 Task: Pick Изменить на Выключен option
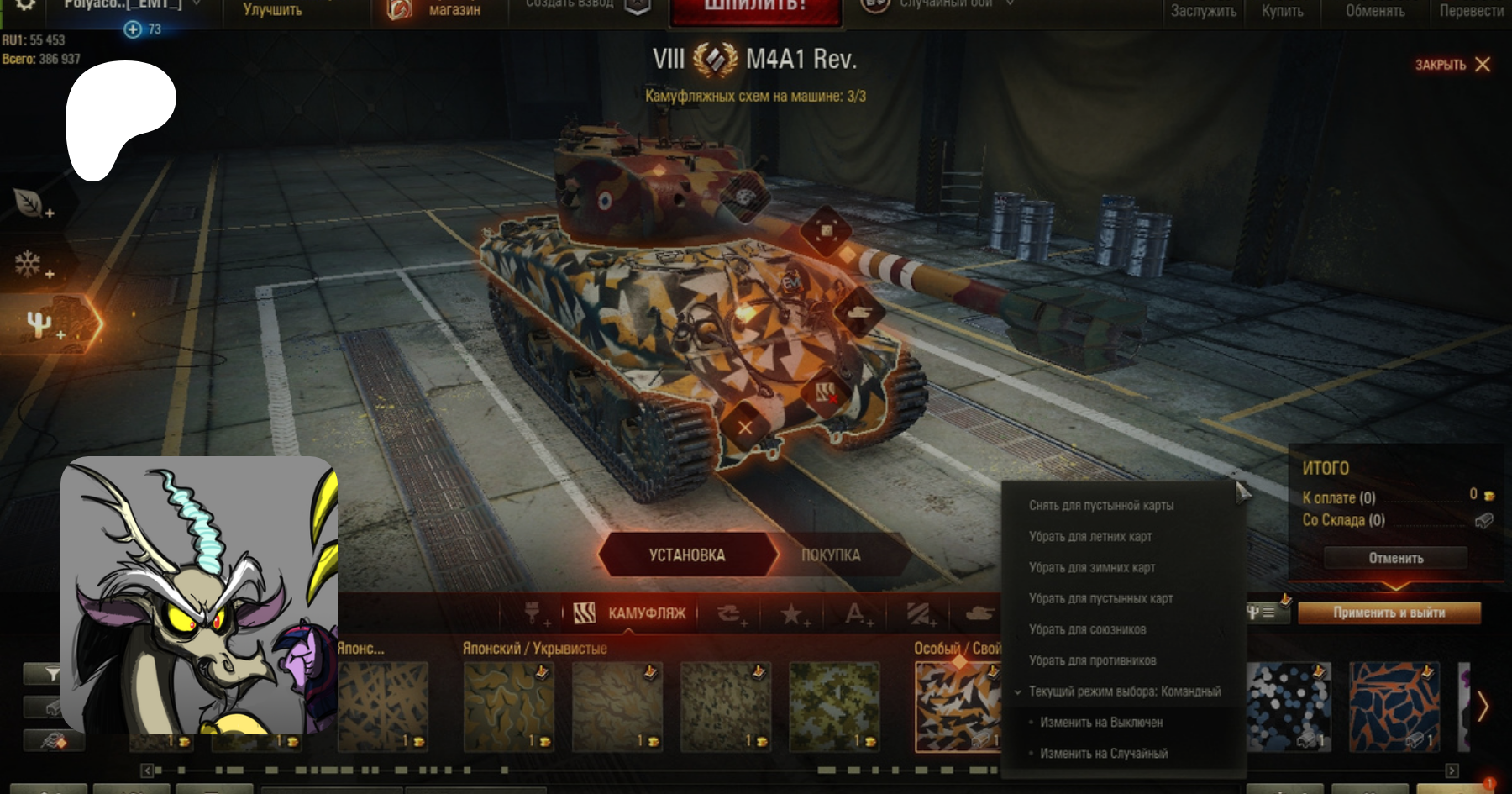[x=1101, y=723]
